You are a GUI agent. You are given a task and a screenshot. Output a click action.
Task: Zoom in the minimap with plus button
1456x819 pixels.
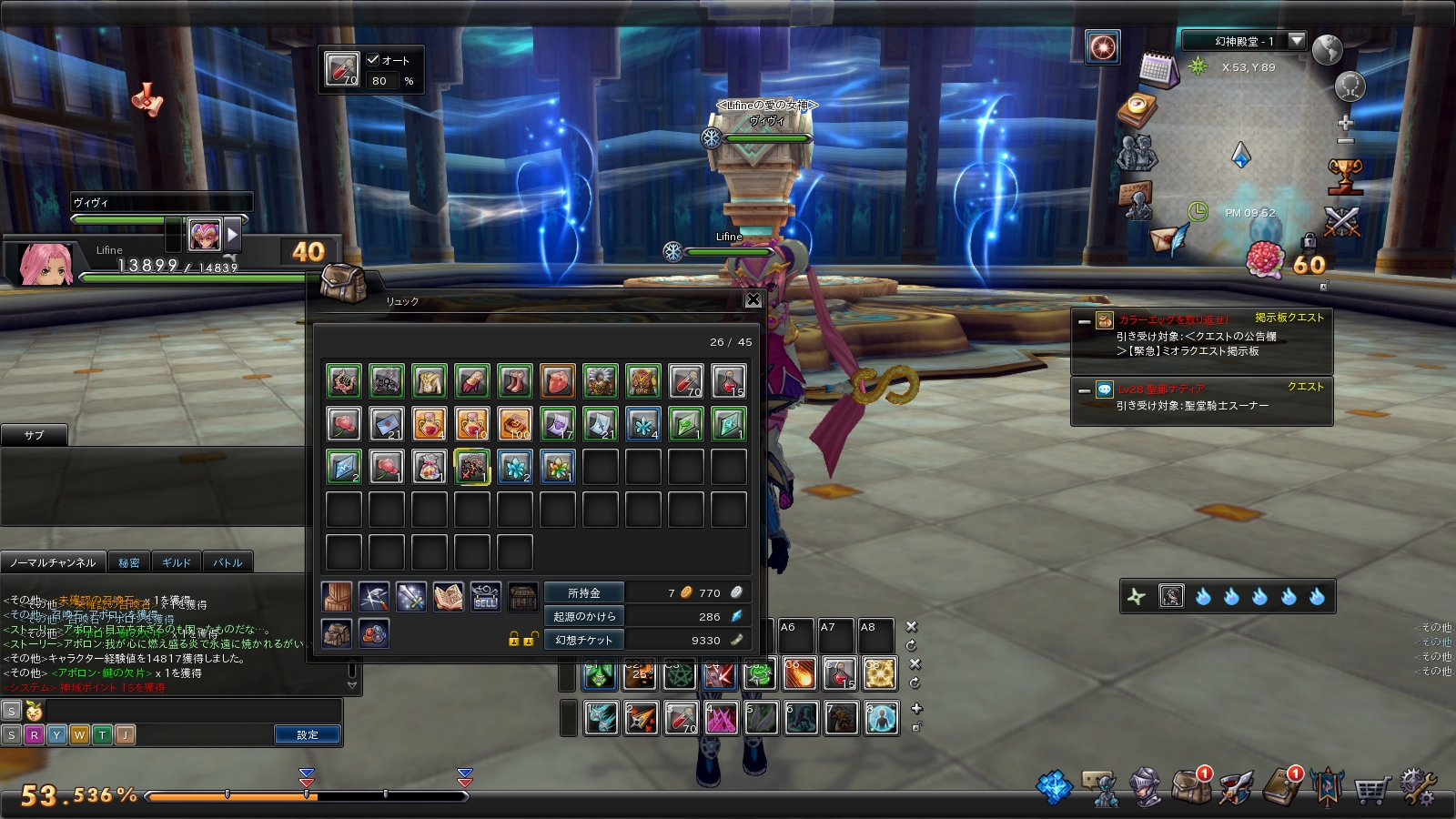[x=1346, y=123]
